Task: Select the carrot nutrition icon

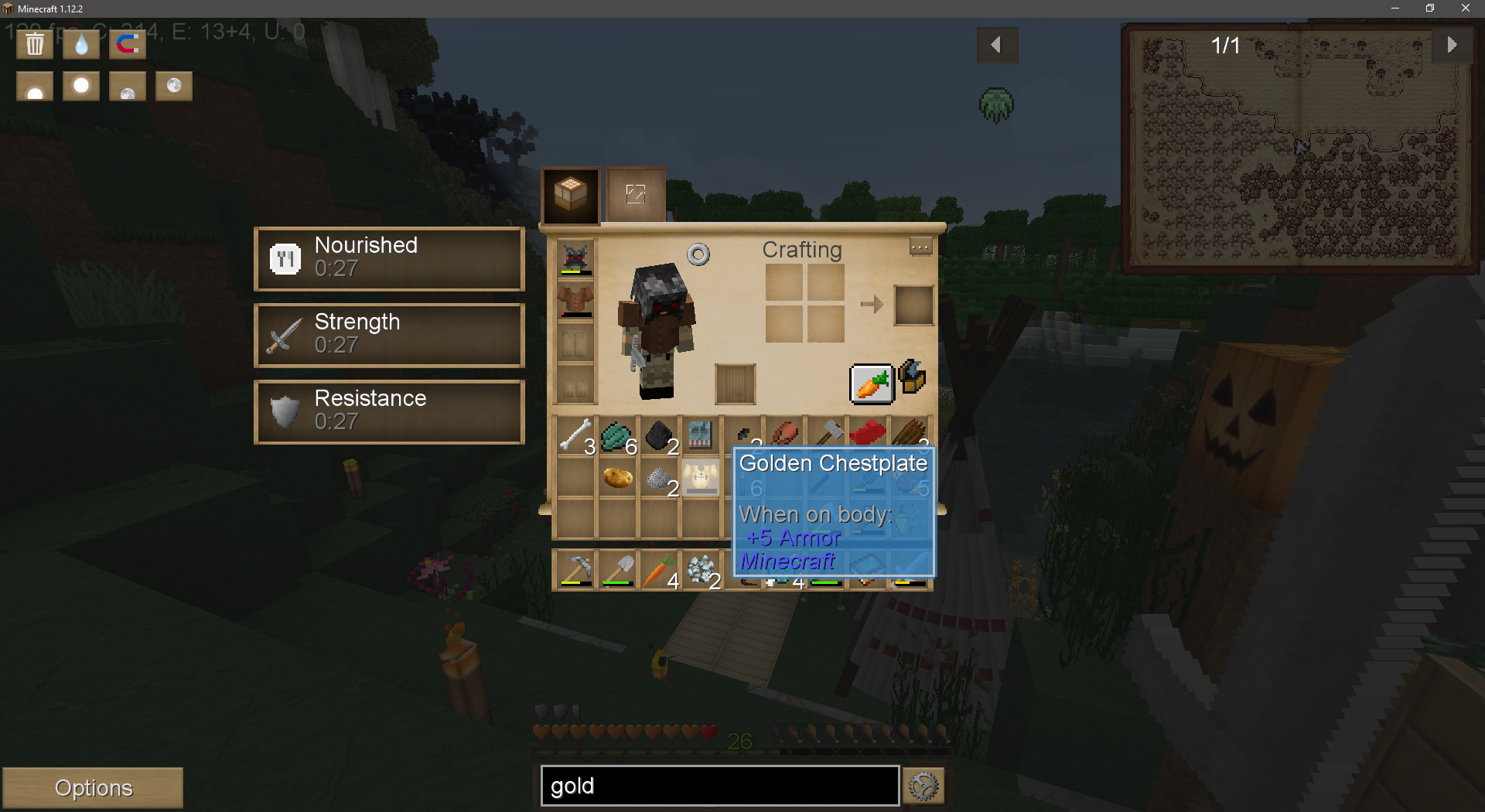Action: pos(872,382)
